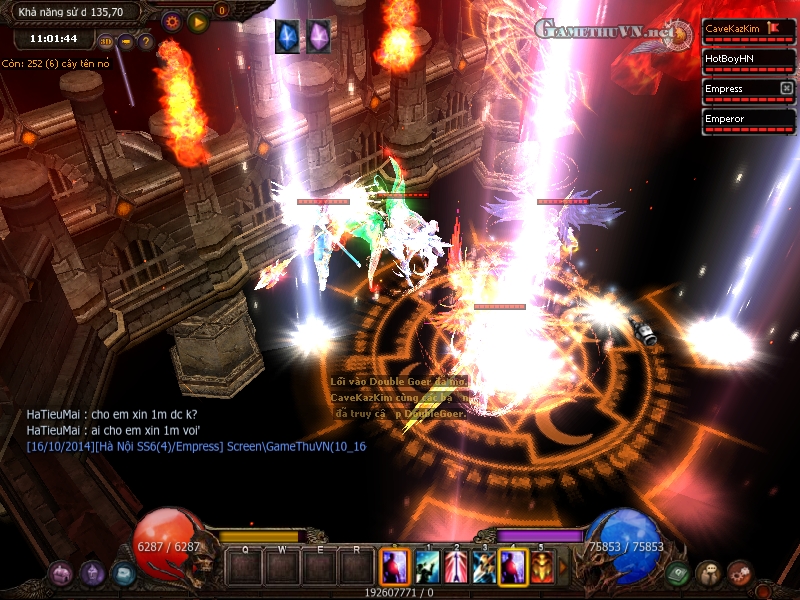Toggle the 3D camera button
Viewport: 800px width, 600px height.
point(107,42)
